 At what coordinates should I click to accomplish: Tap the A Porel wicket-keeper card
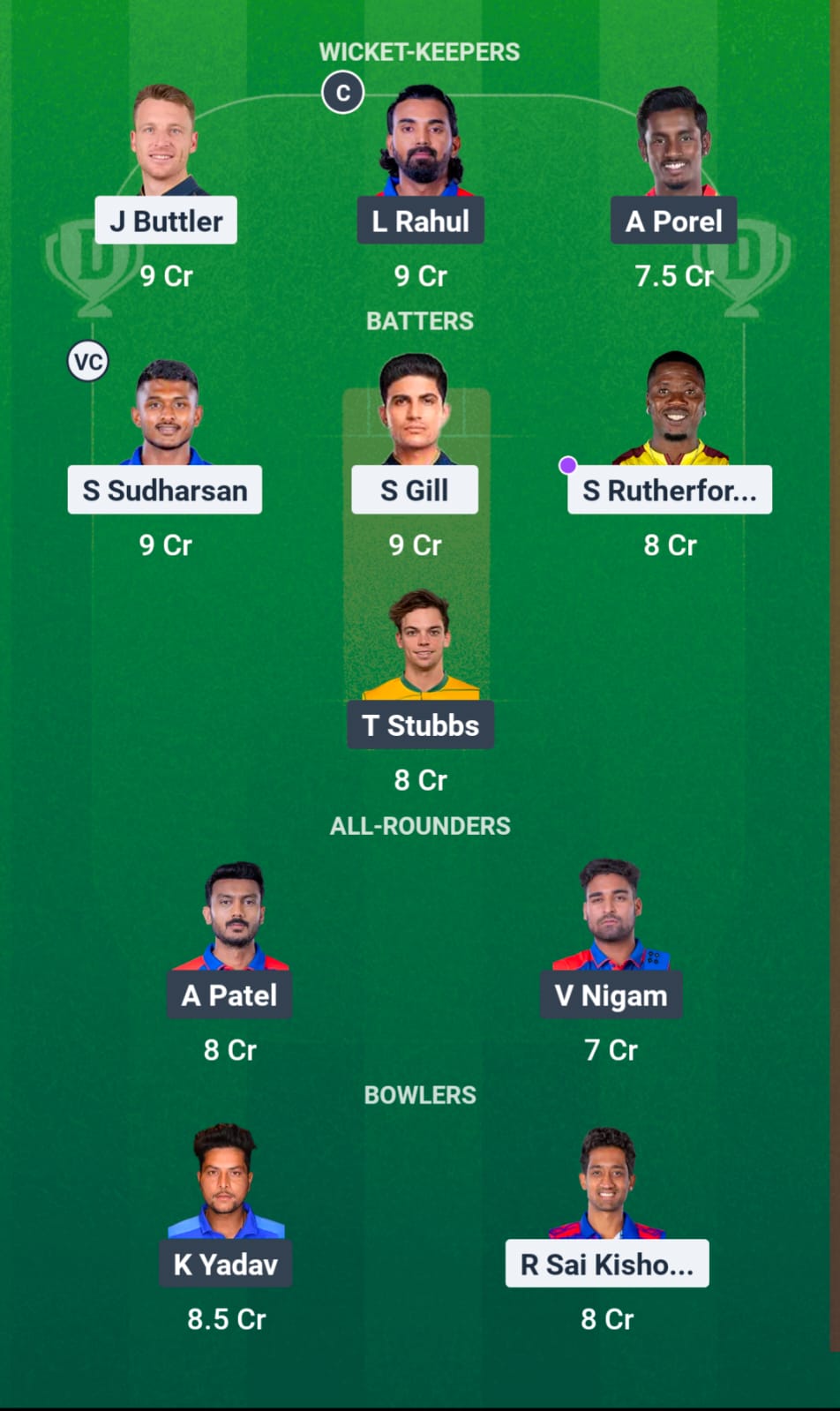[x=673, y=220]
